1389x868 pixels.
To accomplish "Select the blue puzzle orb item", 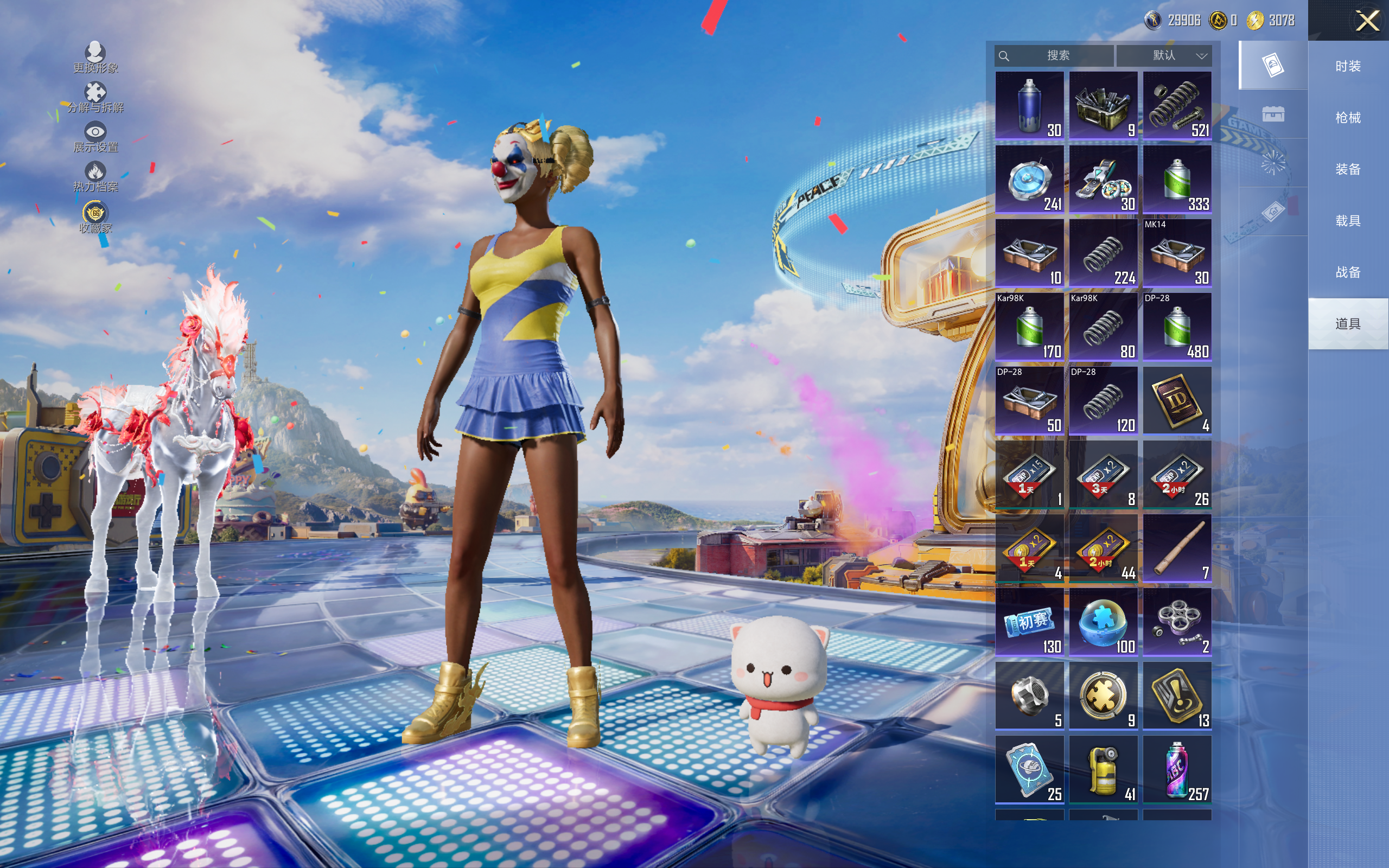I will click(1103, 622).
